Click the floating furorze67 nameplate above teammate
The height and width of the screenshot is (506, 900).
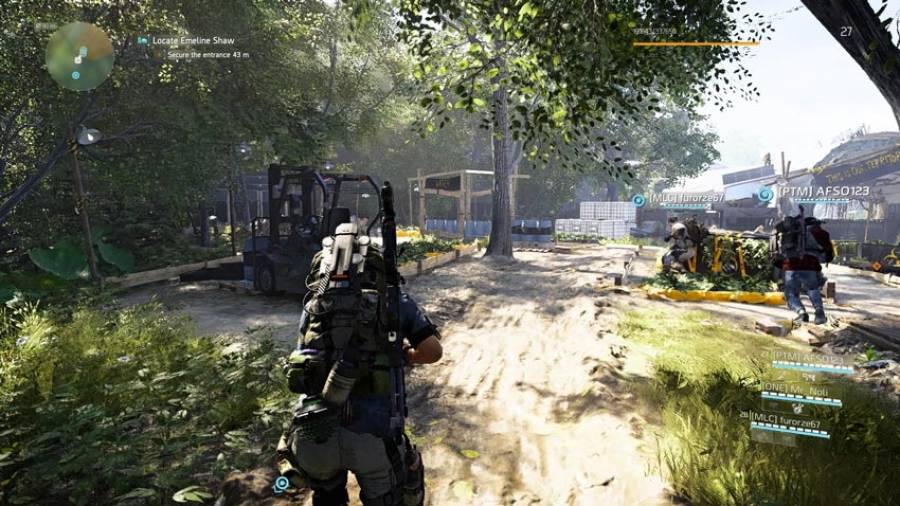(684, 198)
